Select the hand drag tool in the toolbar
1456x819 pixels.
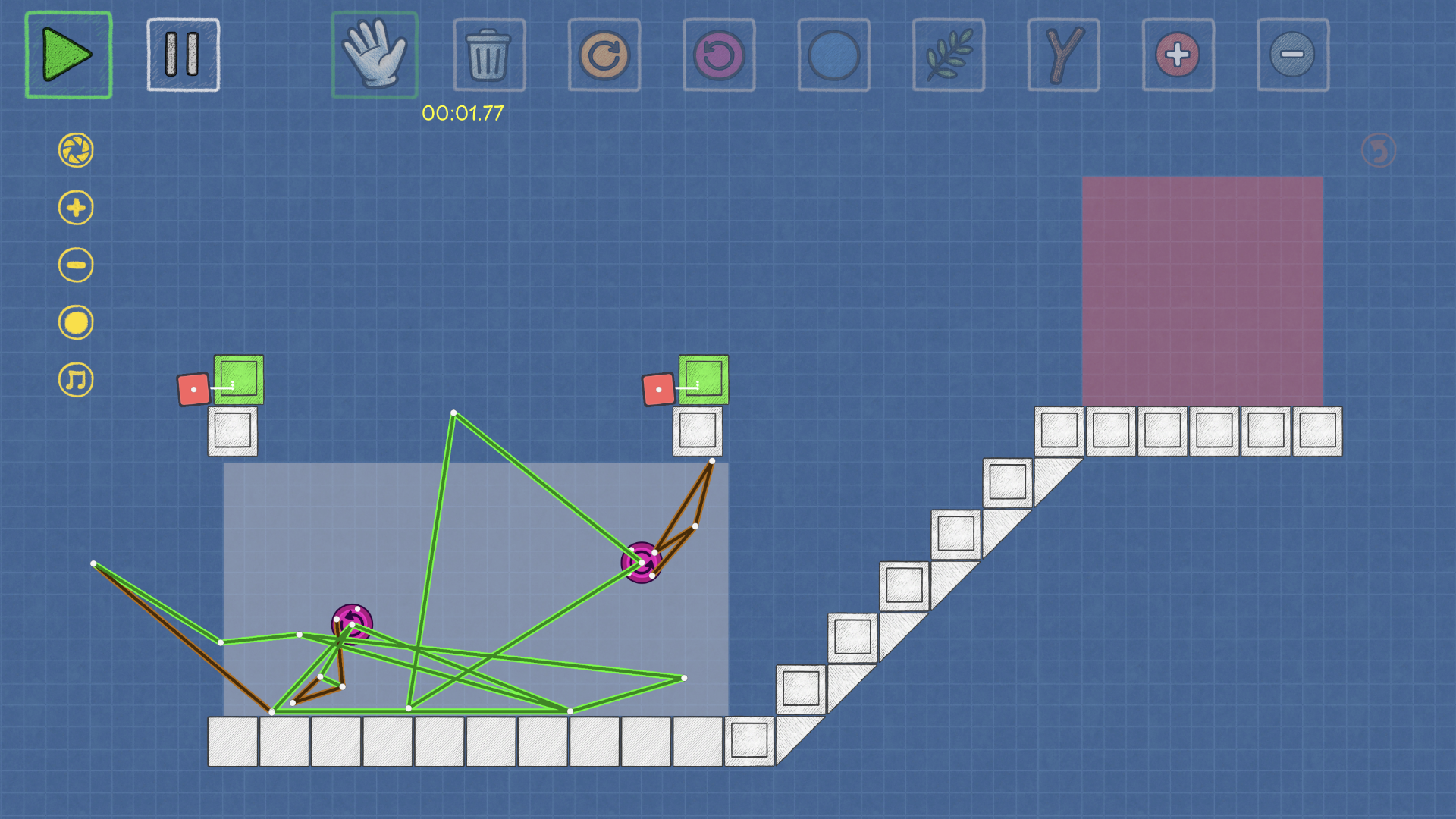pos(374,55)
